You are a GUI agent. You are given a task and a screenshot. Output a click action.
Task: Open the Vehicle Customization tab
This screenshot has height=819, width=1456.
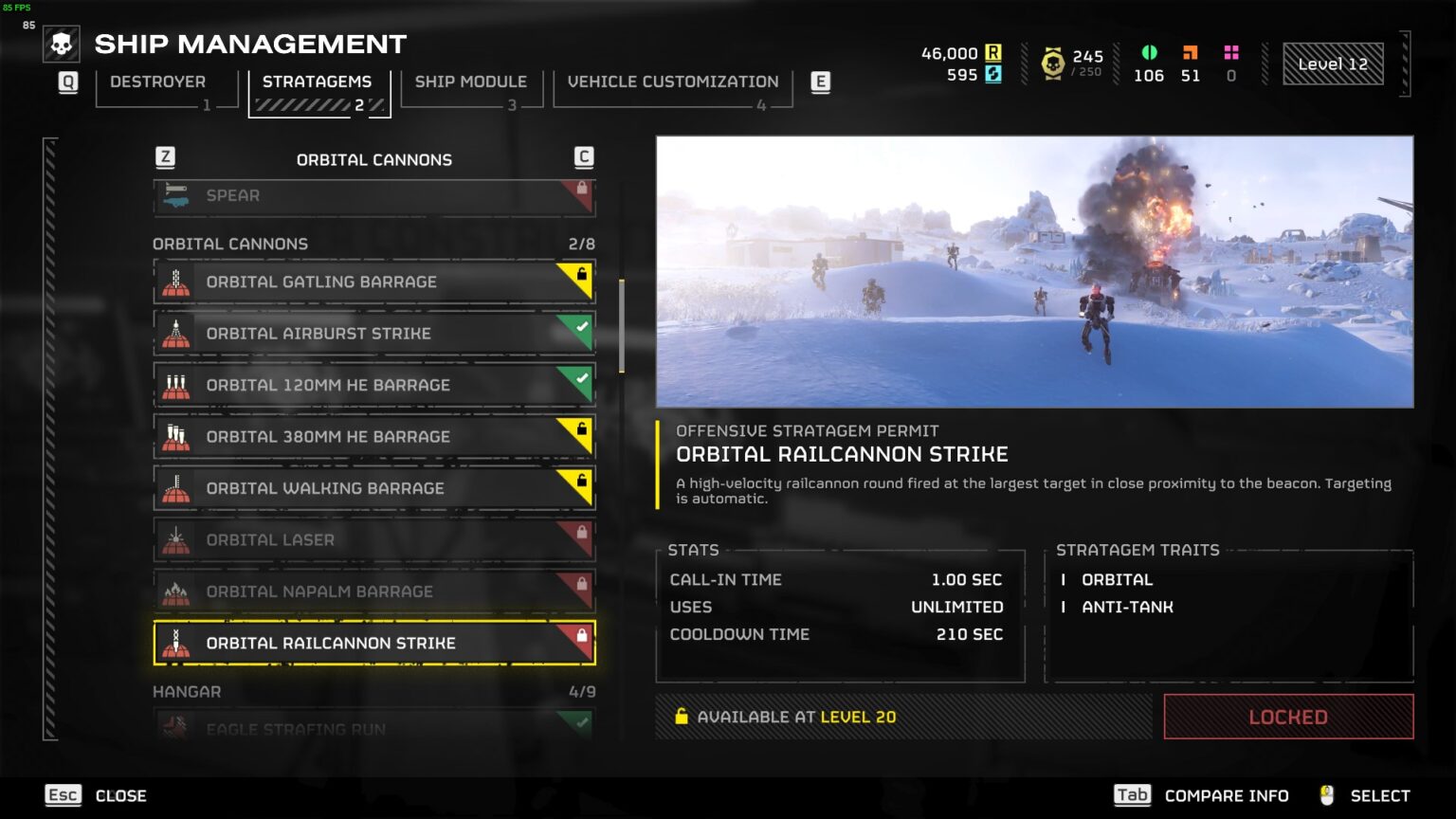click(x=672, y=82)
